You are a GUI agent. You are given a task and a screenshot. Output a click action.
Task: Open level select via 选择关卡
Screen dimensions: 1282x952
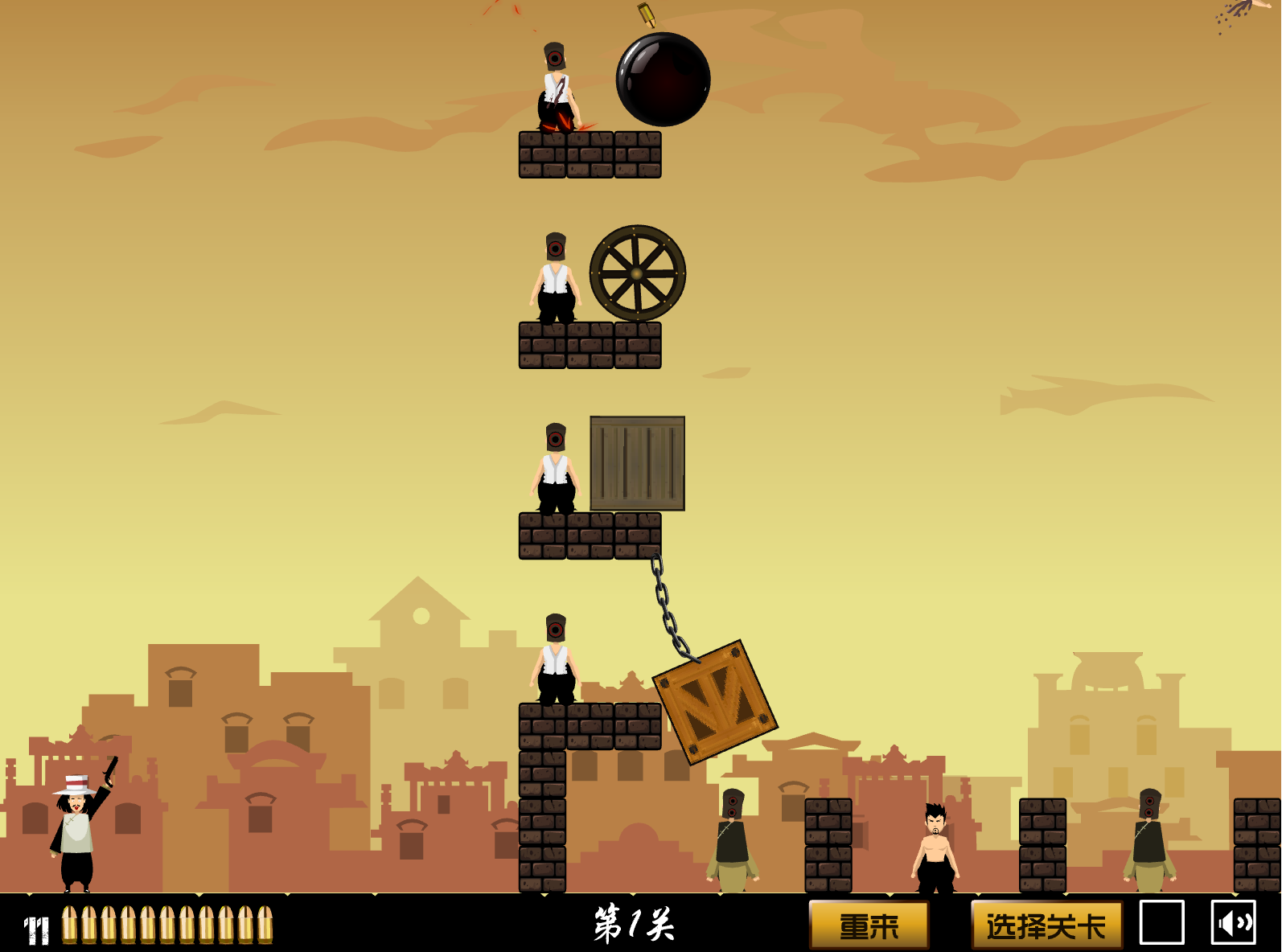(1046, 925)
